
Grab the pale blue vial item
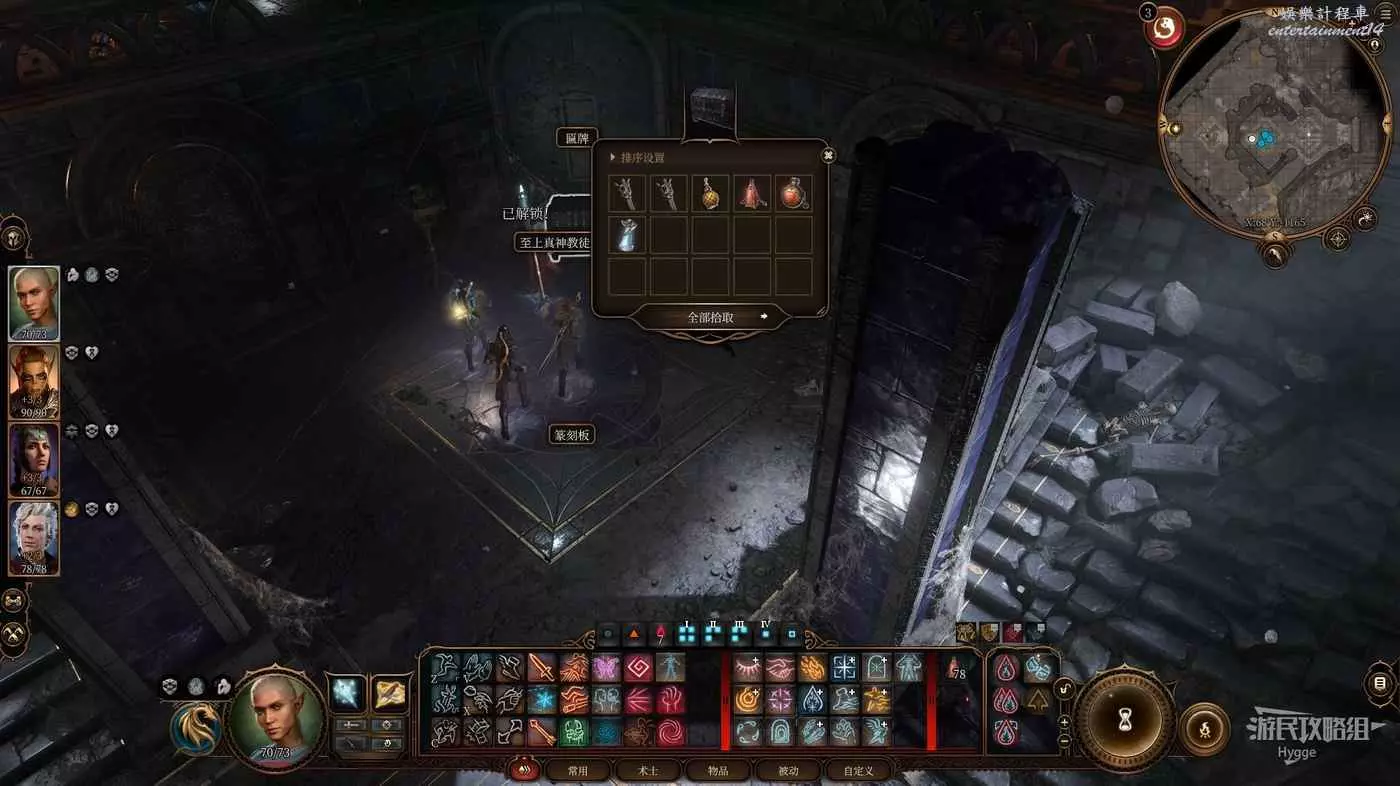(627, 235)
